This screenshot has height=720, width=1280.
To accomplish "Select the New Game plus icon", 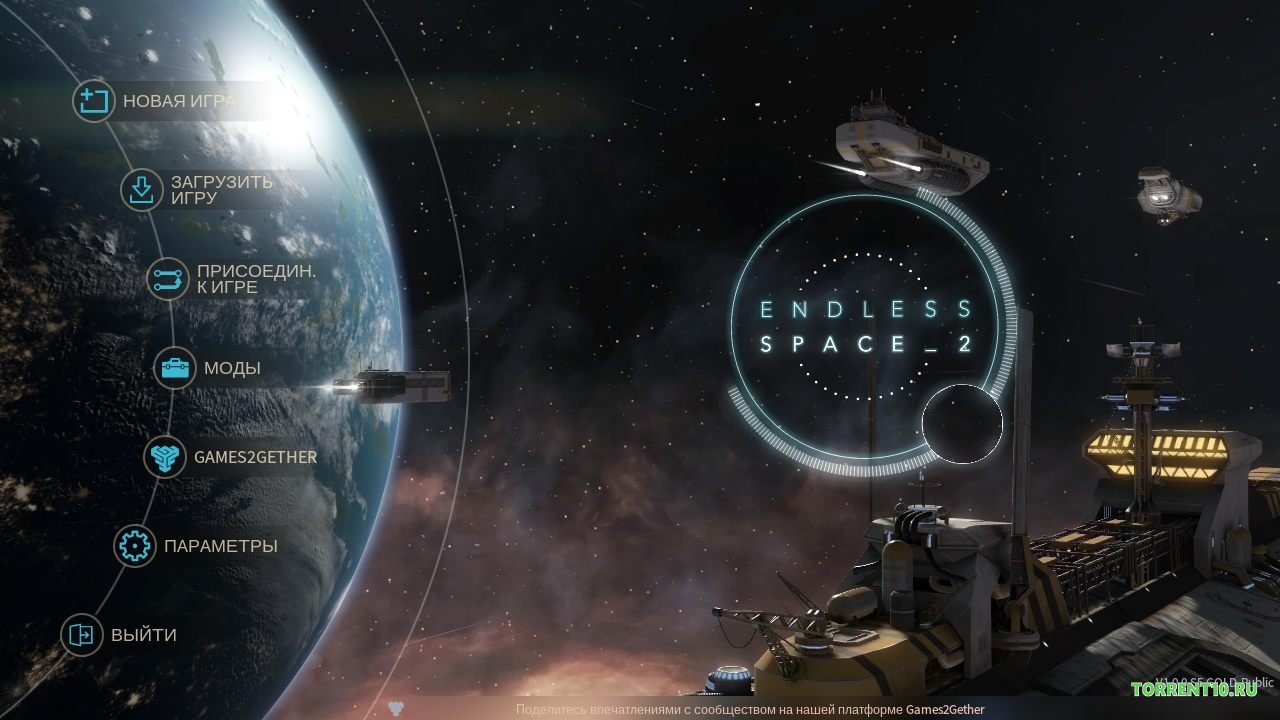I will [x=94, y=101].
